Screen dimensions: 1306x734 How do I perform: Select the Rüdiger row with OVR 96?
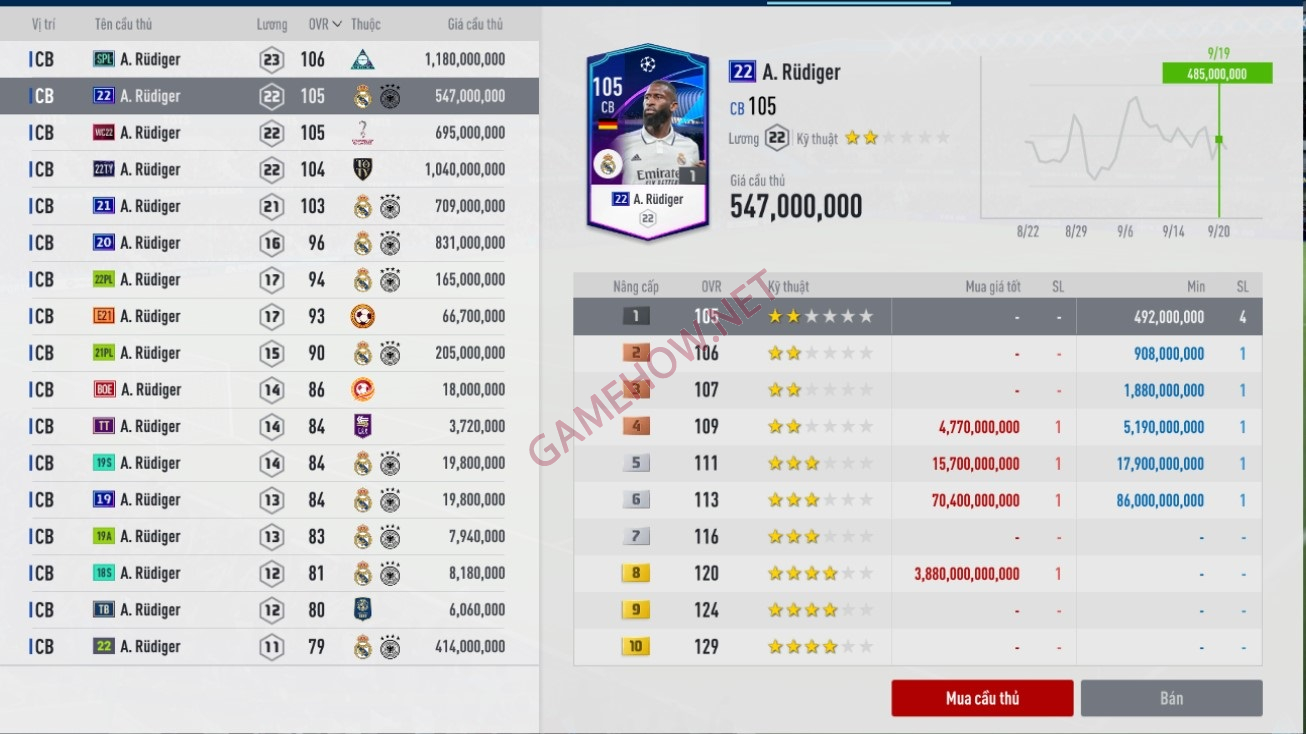coord(269,243)
